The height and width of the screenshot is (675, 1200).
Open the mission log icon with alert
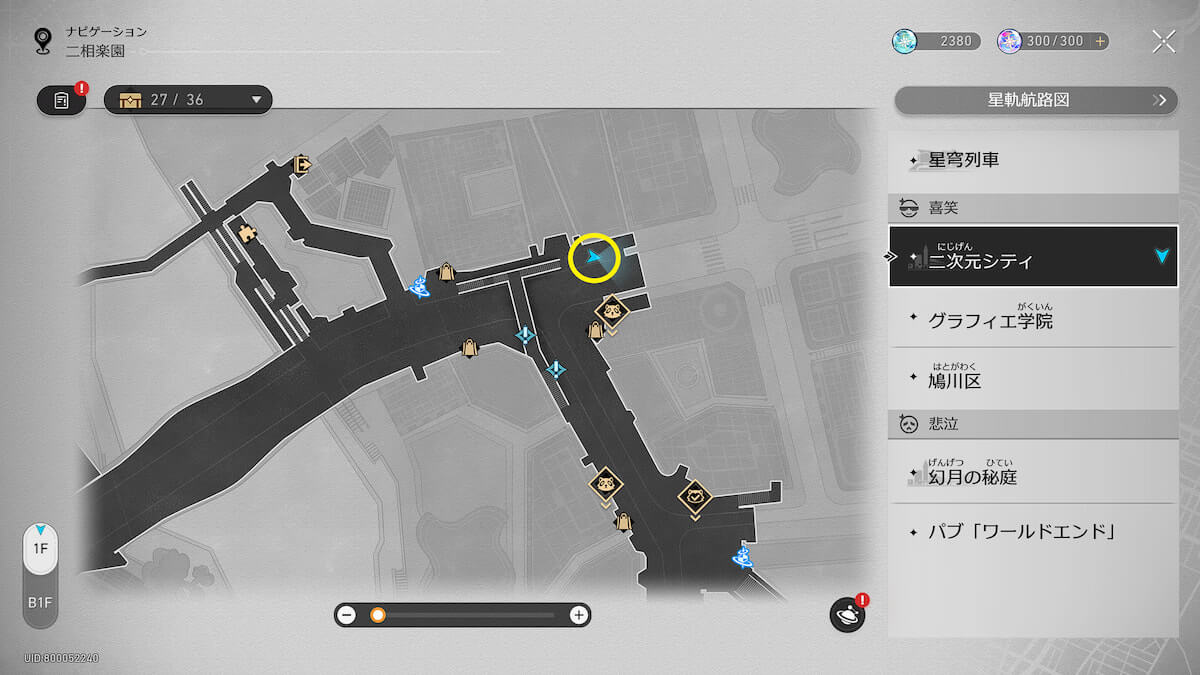62,100
